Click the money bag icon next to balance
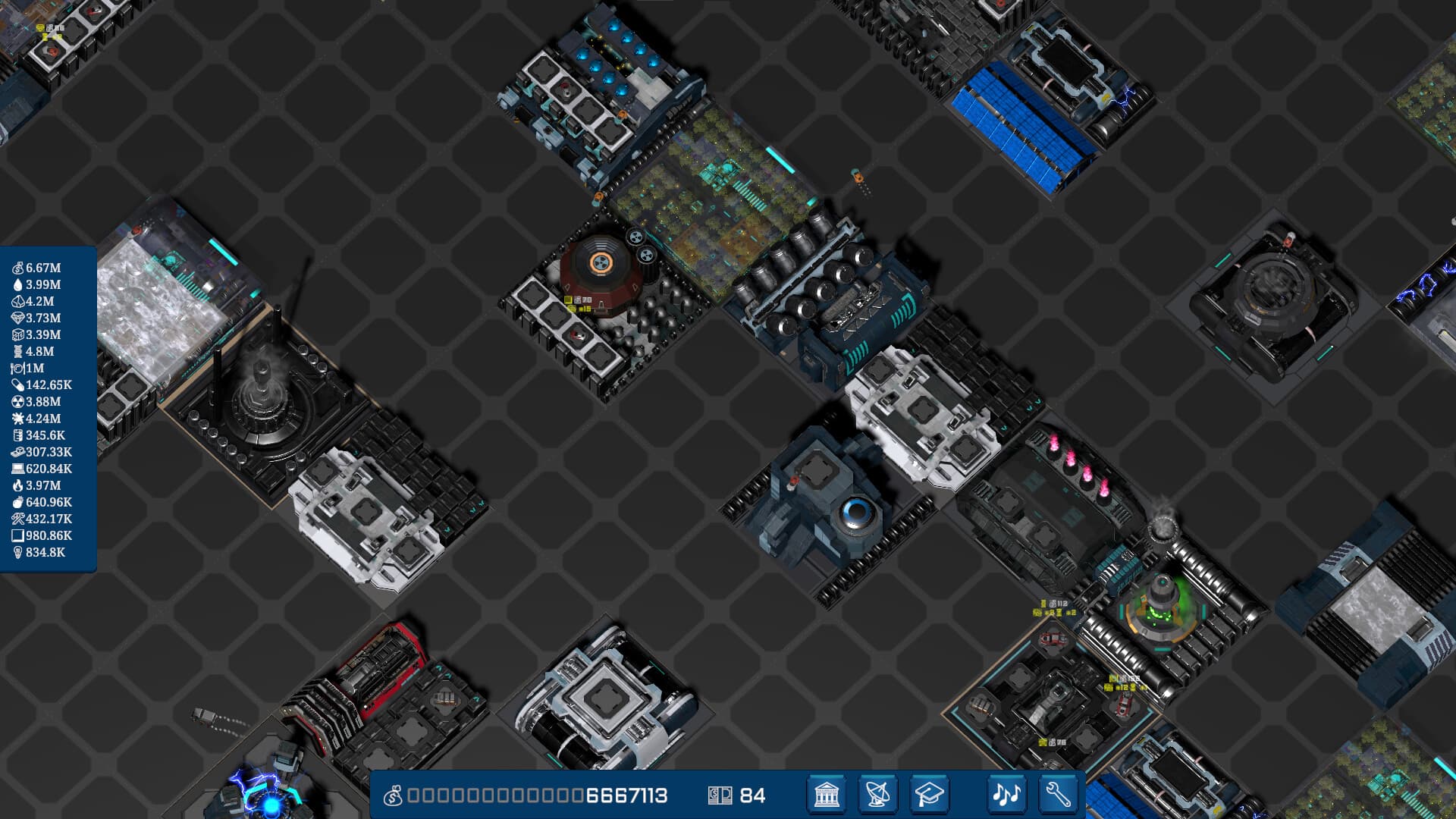The width and height of the screenshot is (1456, 819). 393,794
